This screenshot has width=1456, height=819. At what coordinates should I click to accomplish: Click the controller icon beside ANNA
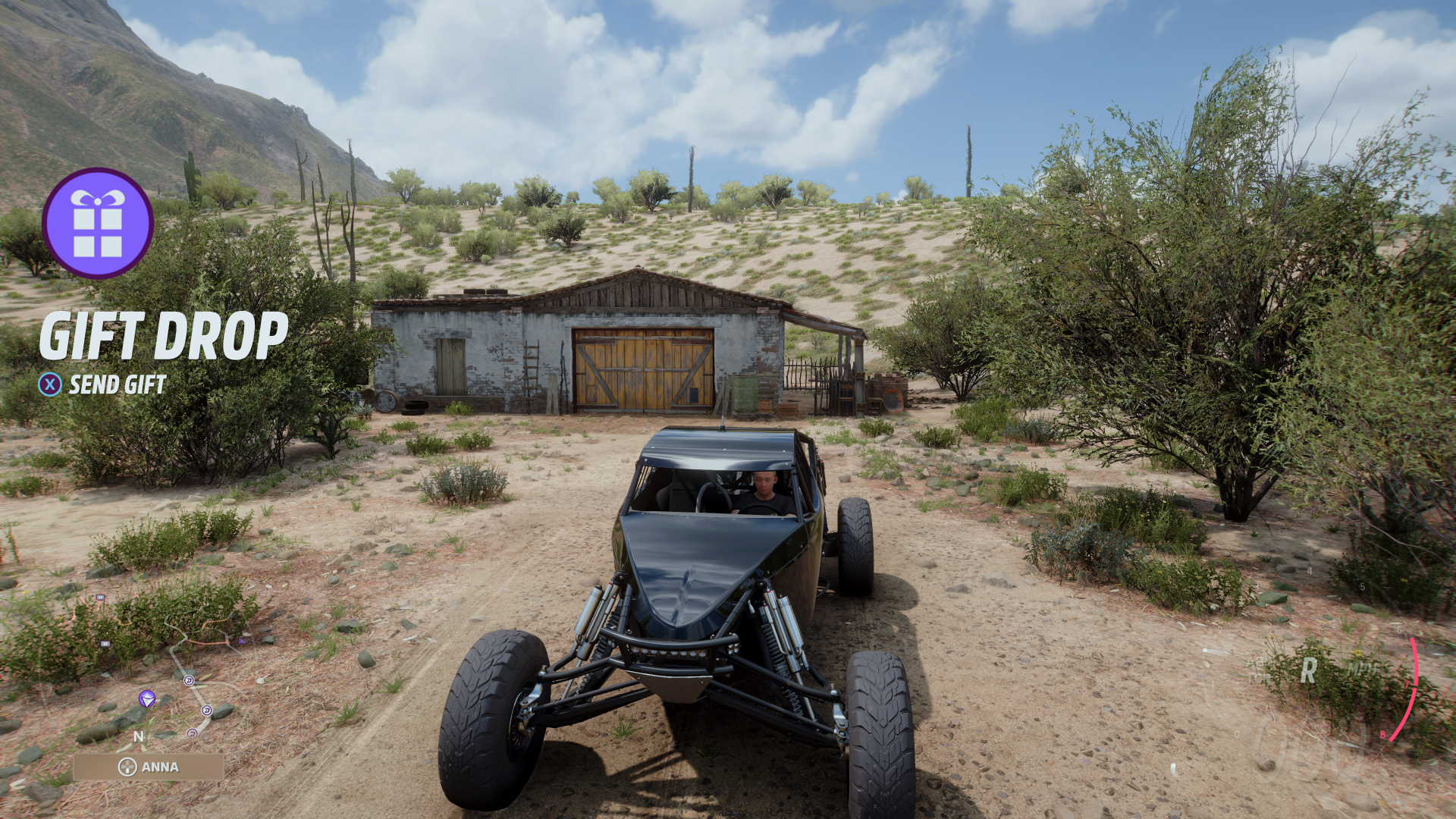point(127,766)
